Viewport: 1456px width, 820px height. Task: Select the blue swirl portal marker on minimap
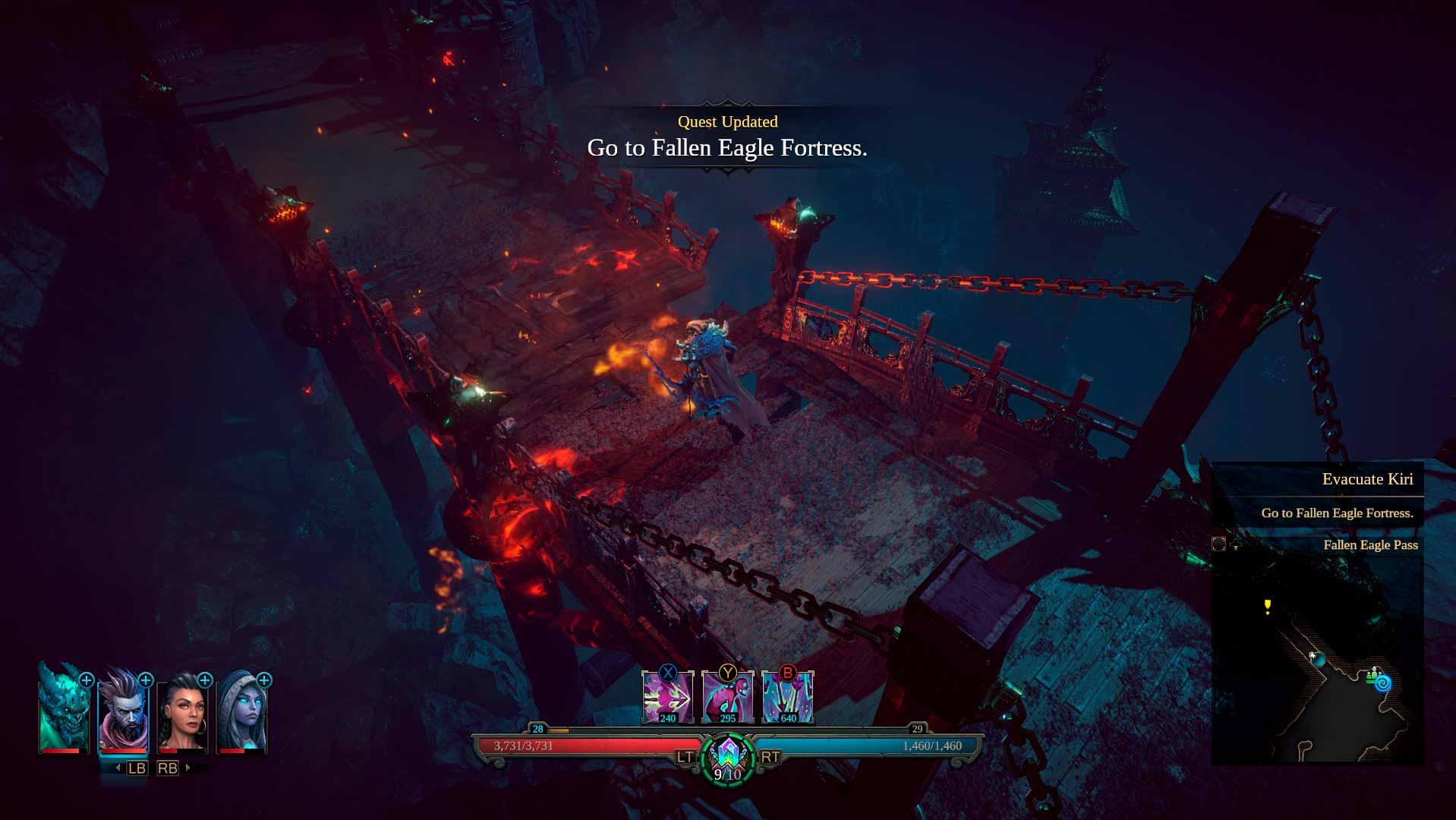(x=1383, y=683)
